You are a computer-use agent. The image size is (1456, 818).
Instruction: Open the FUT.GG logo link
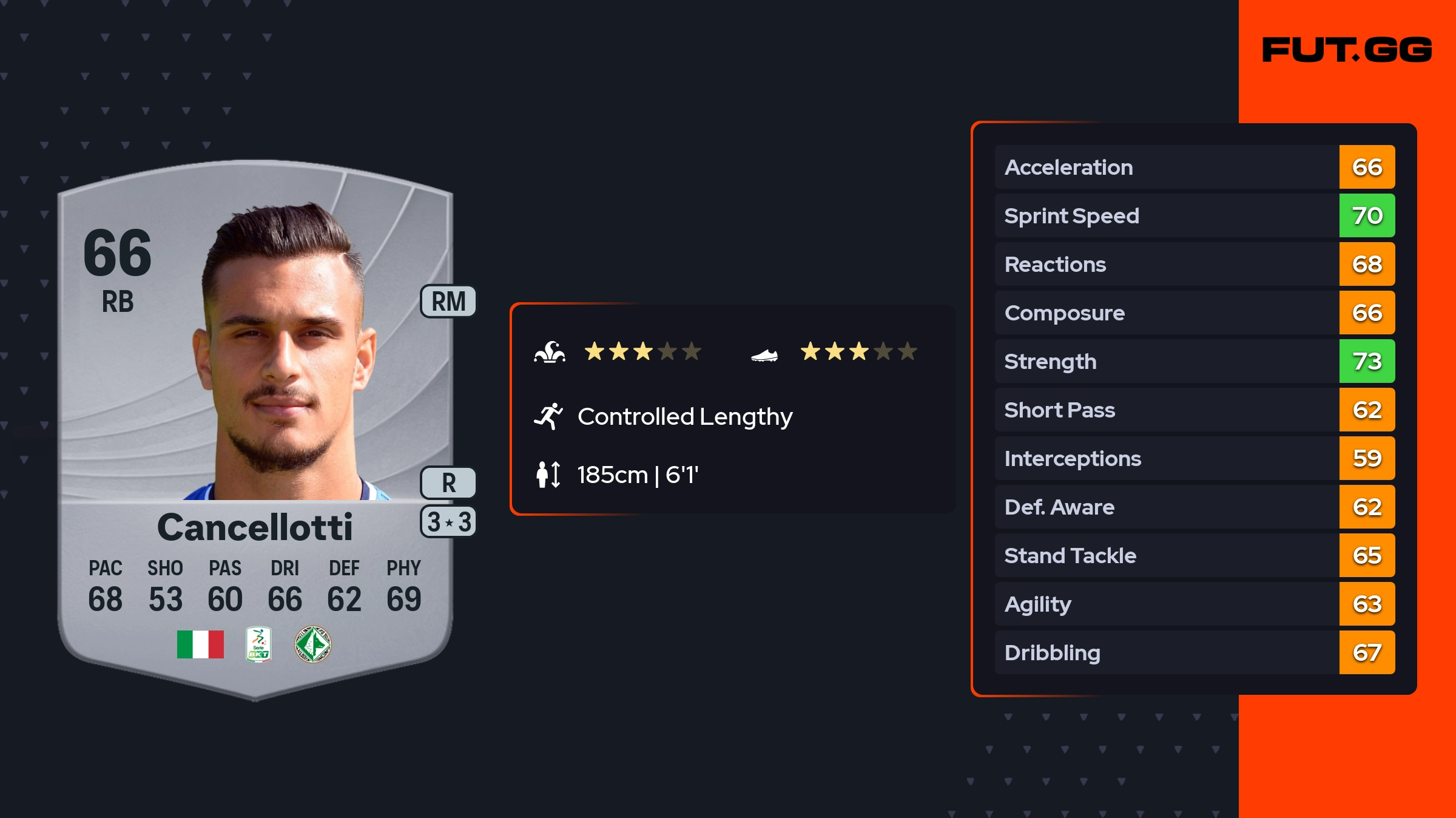pyautogui.click(x=1347, y=50)
